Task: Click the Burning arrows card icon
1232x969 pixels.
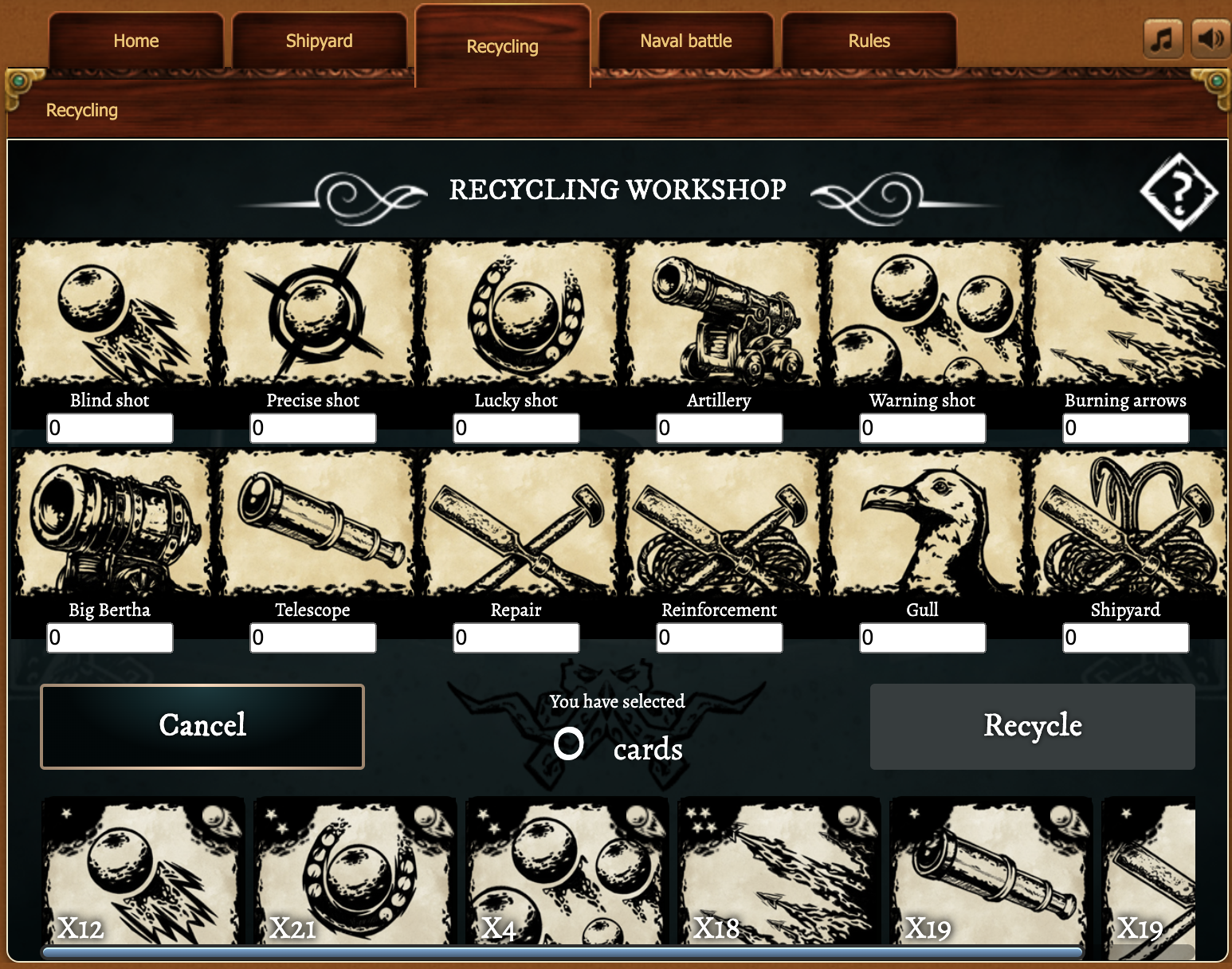Action: point(1125,312)
